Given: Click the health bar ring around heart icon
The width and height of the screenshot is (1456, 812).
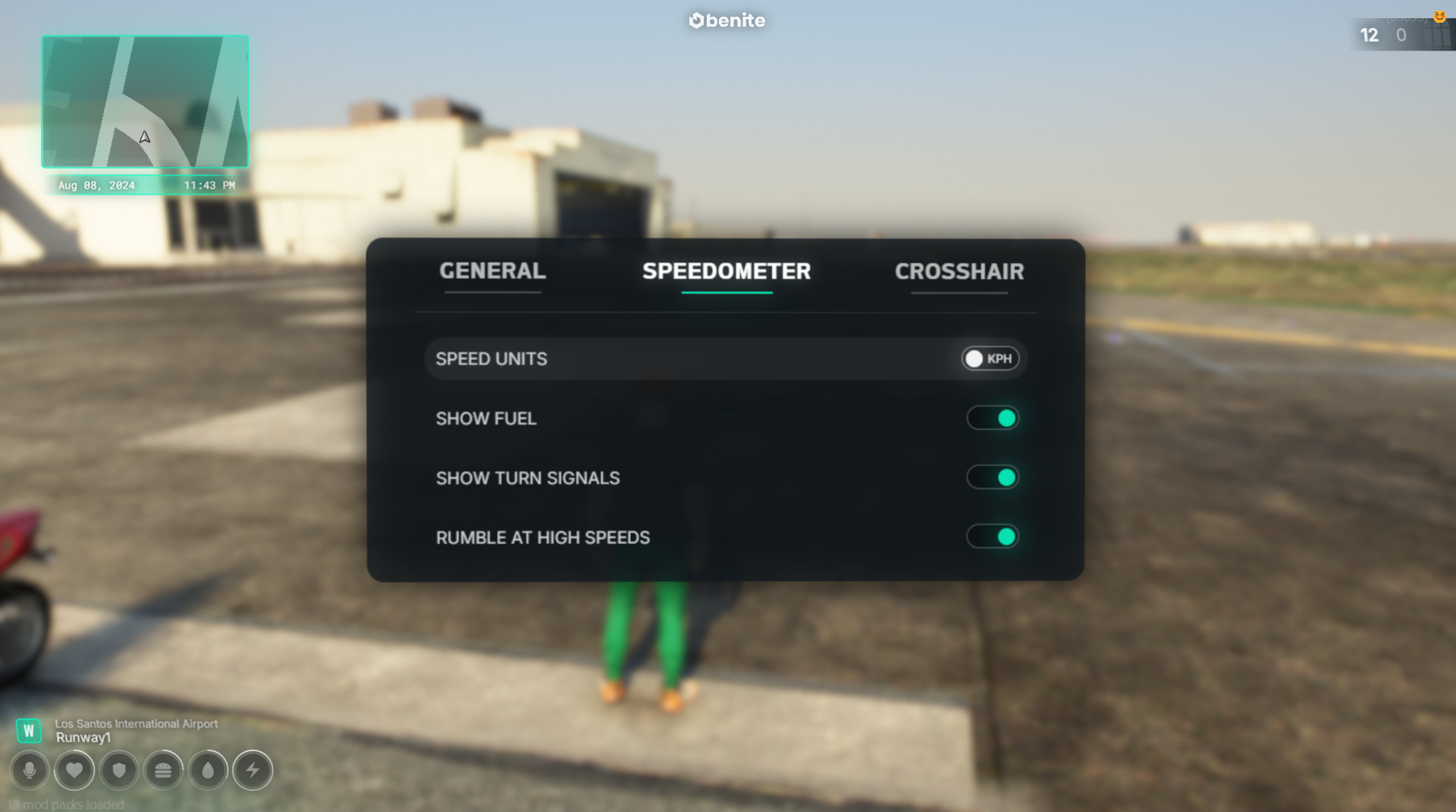Looking at the screenshot, I should coord(75,754).
